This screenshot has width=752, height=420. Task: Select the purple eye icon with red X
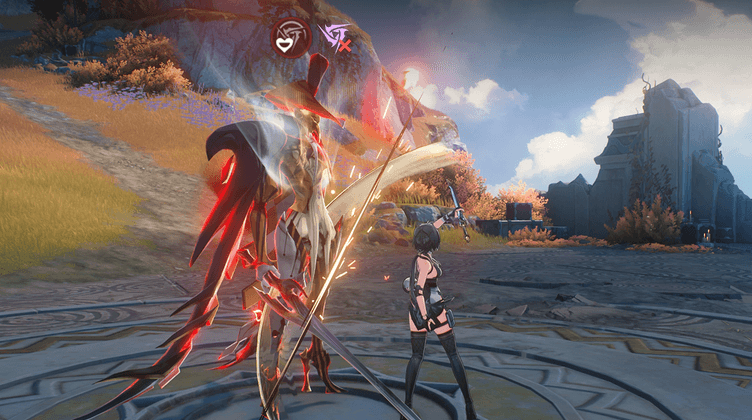tap(337, 38)
